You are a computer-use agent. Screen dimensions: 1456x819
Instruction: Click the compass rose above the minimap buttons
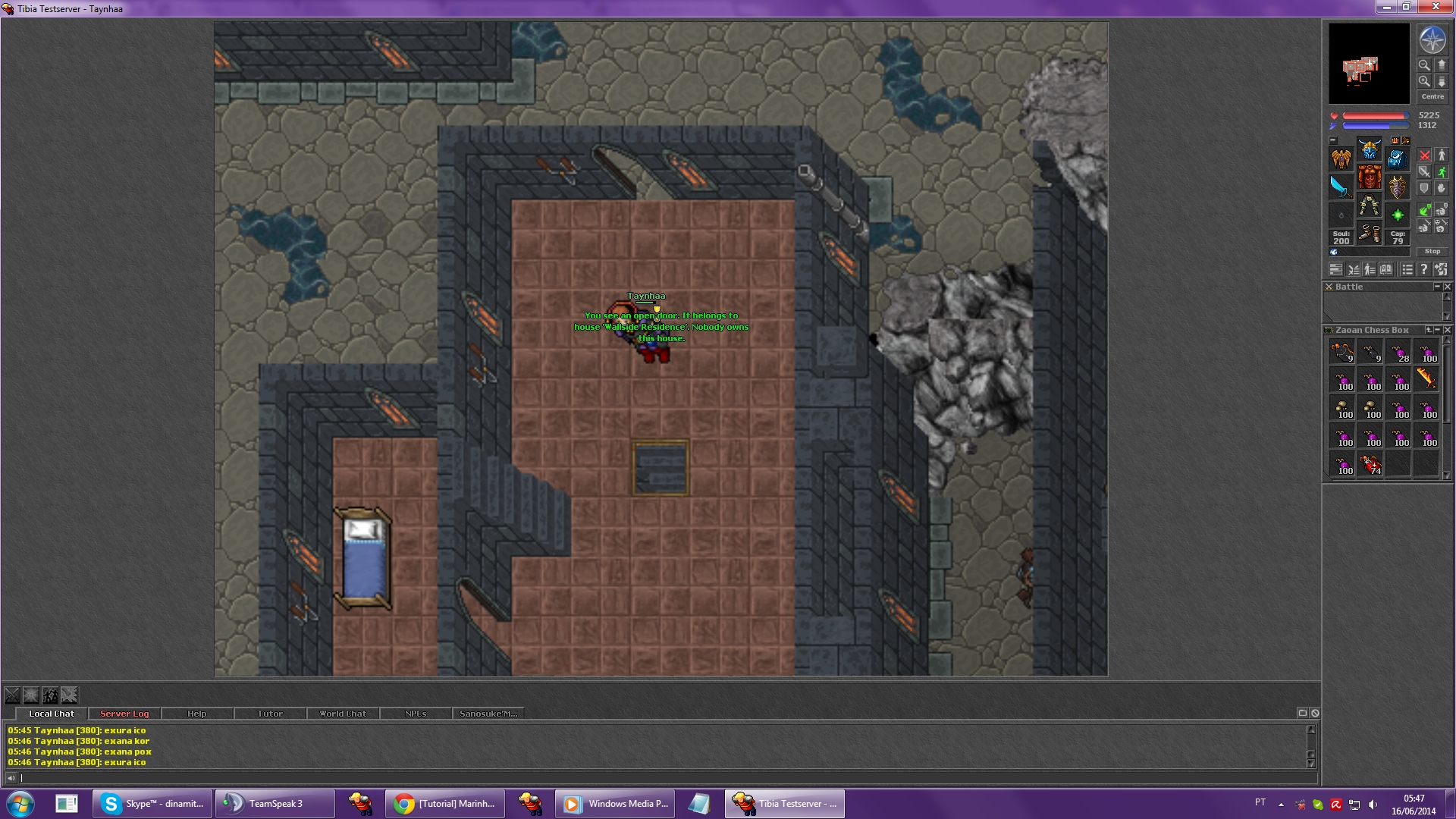pos(1432,39)
